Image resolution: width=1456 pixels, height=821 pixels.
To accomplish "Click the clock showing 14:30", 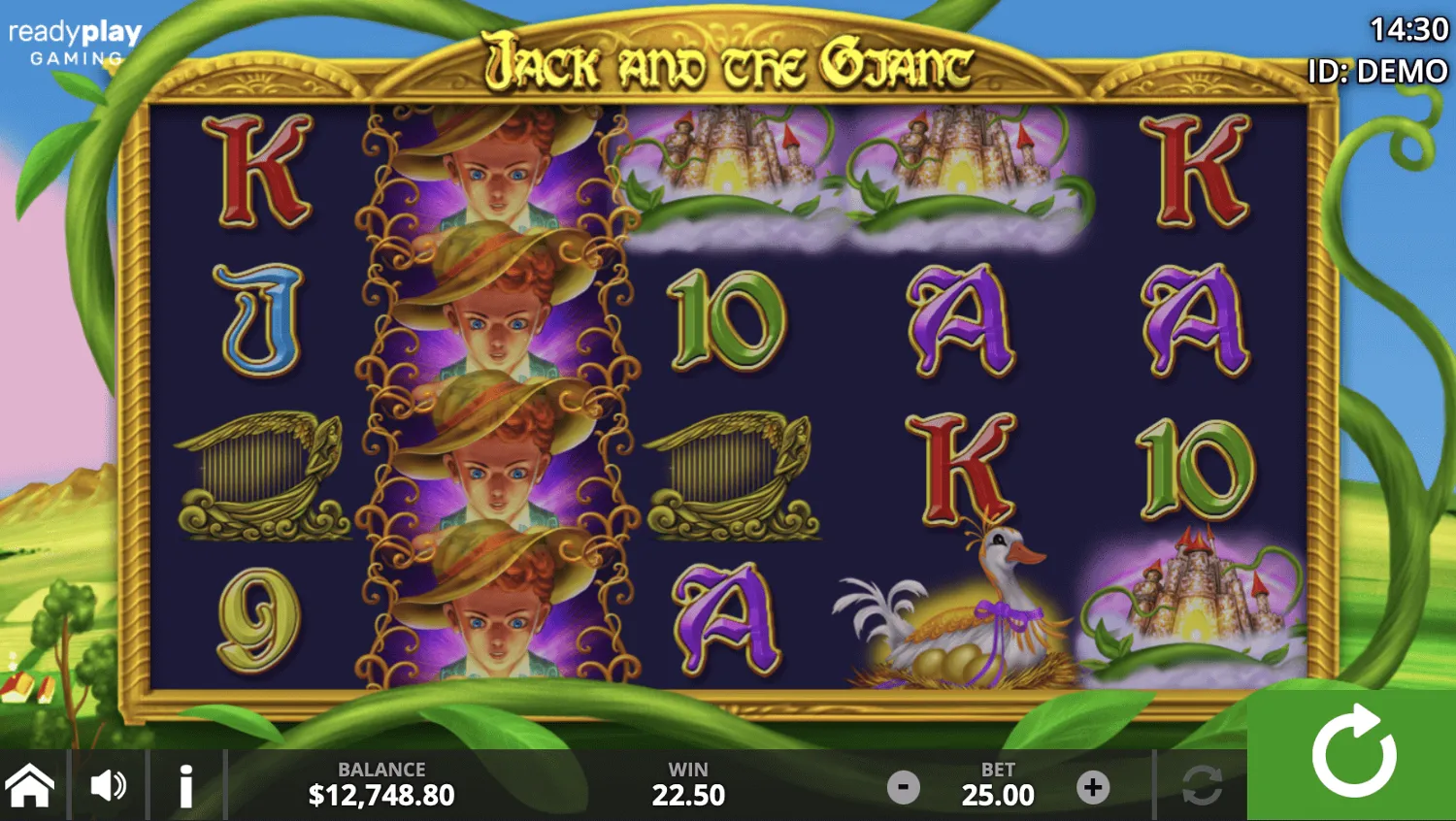I will point(1408,29).
